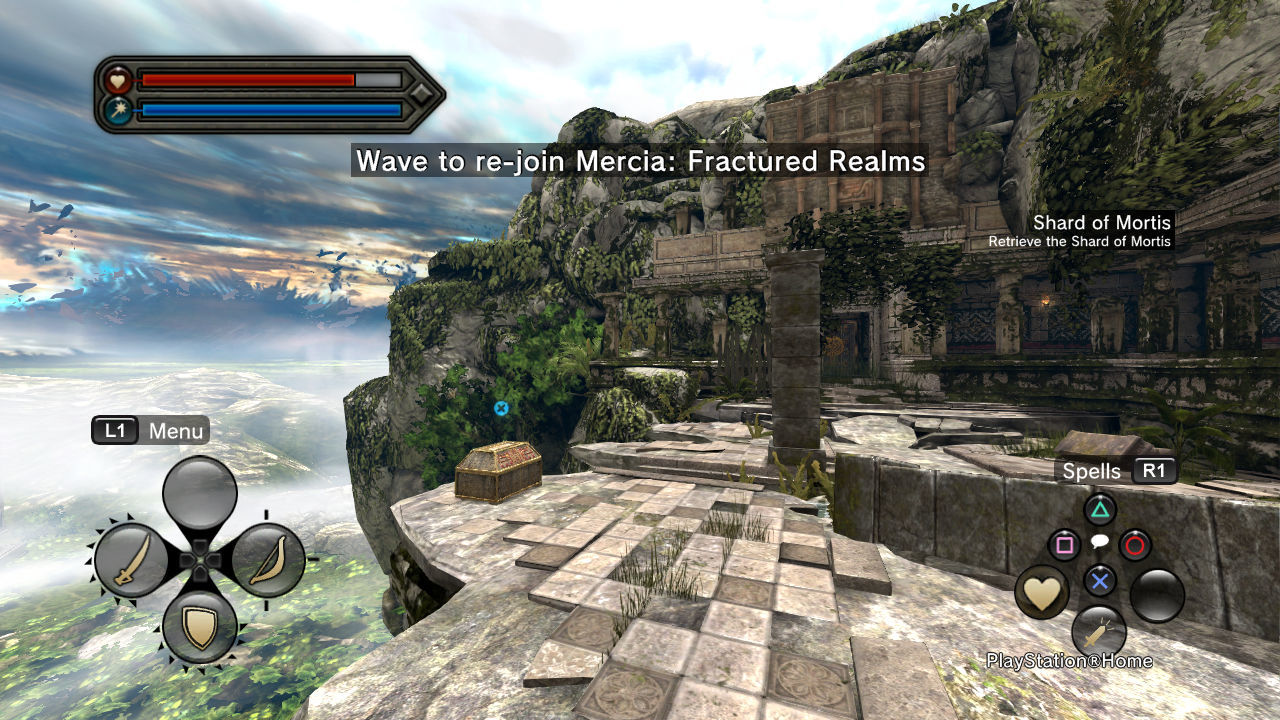1280x720 pixels.
Task: Equip the bow weapon slot
Action: tap(267, 560)
